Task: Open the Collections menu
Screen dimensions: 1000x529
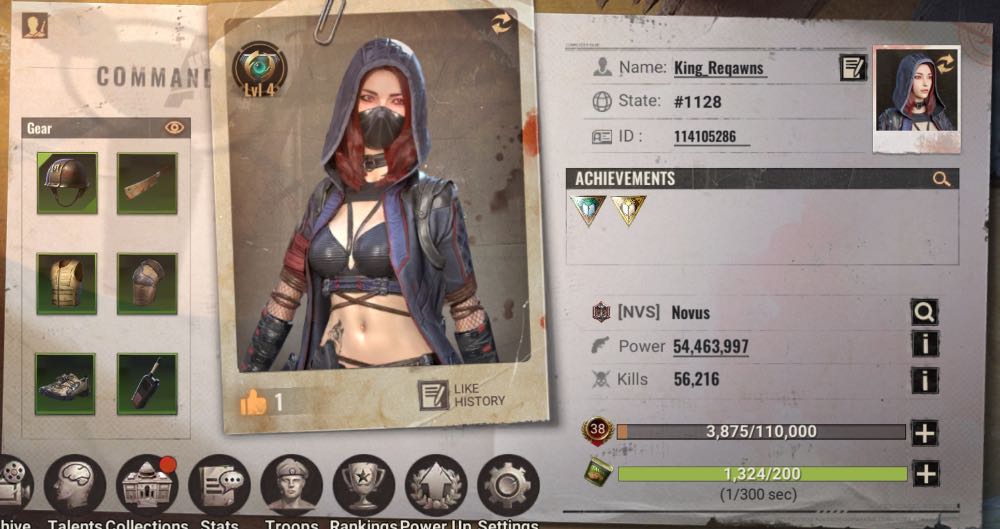Action: 146,485
